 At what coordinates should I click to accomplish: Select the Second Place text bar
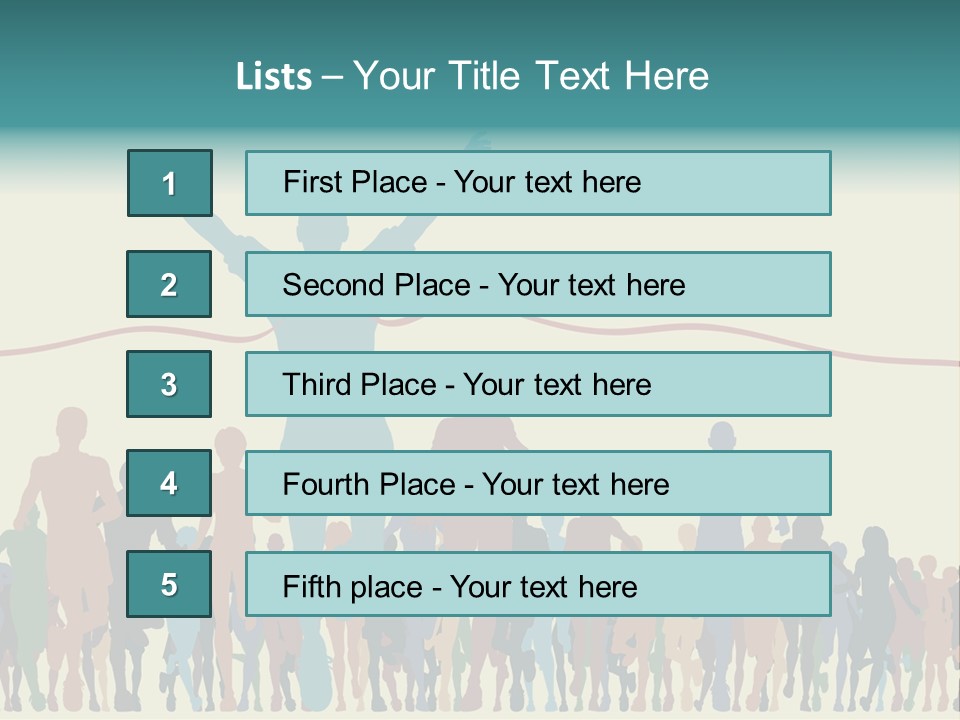point(538,284)
